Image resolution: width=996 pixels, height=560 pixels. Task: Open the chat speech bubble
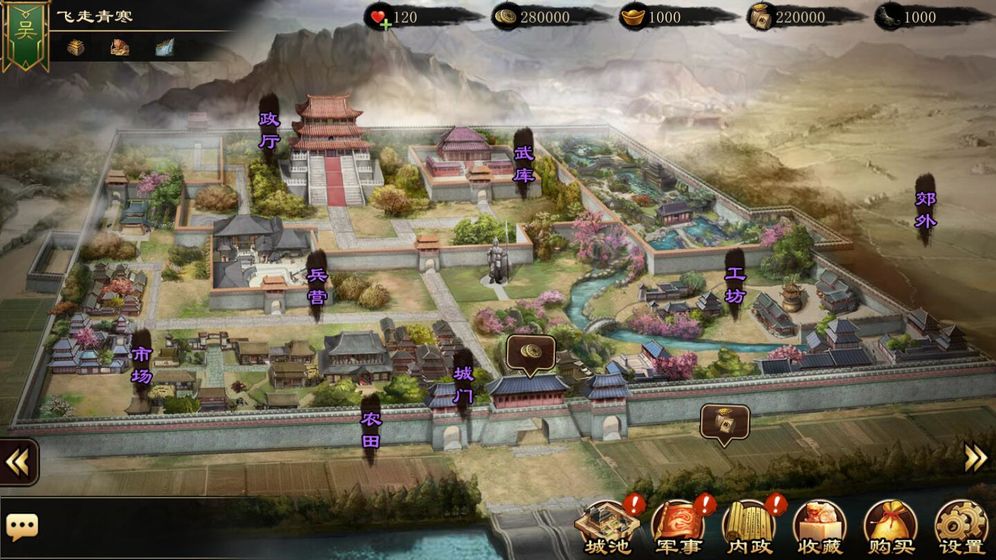point(22,525)
